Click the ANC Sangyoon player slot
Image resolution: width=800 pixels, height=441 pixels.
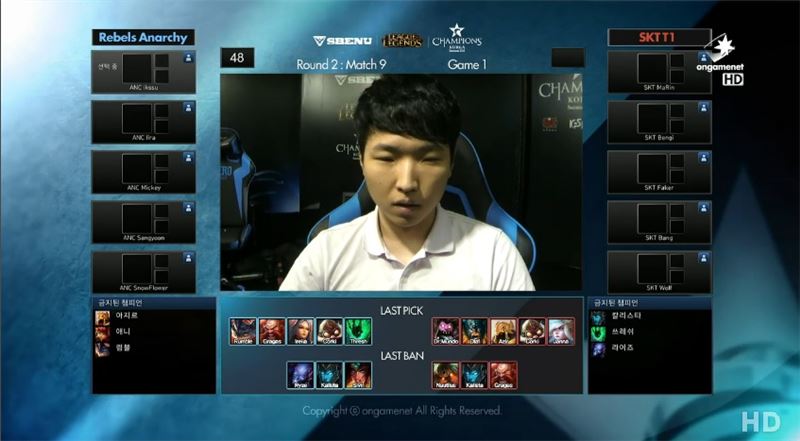pos(143,222)
